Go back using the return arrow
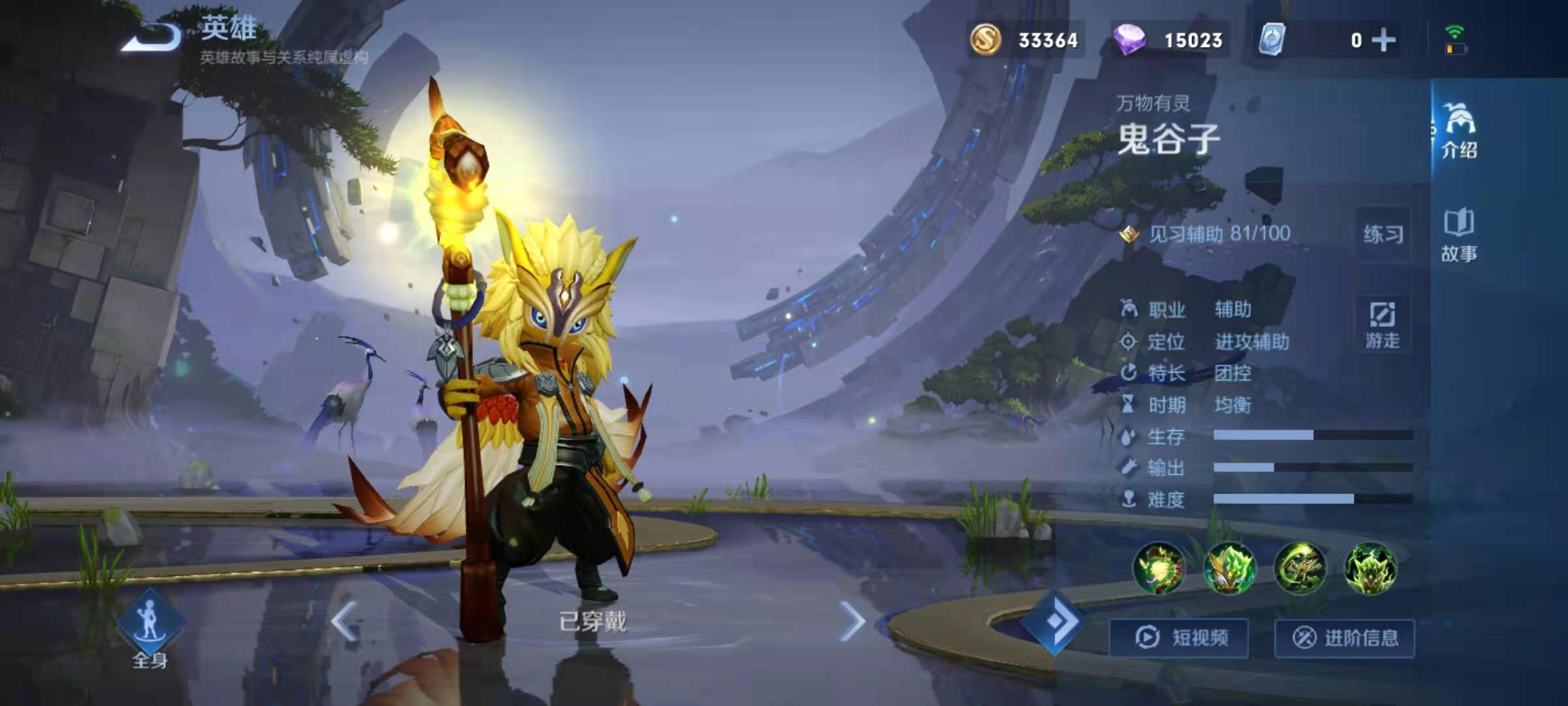The image size is (1568, 706). (152, 37)
